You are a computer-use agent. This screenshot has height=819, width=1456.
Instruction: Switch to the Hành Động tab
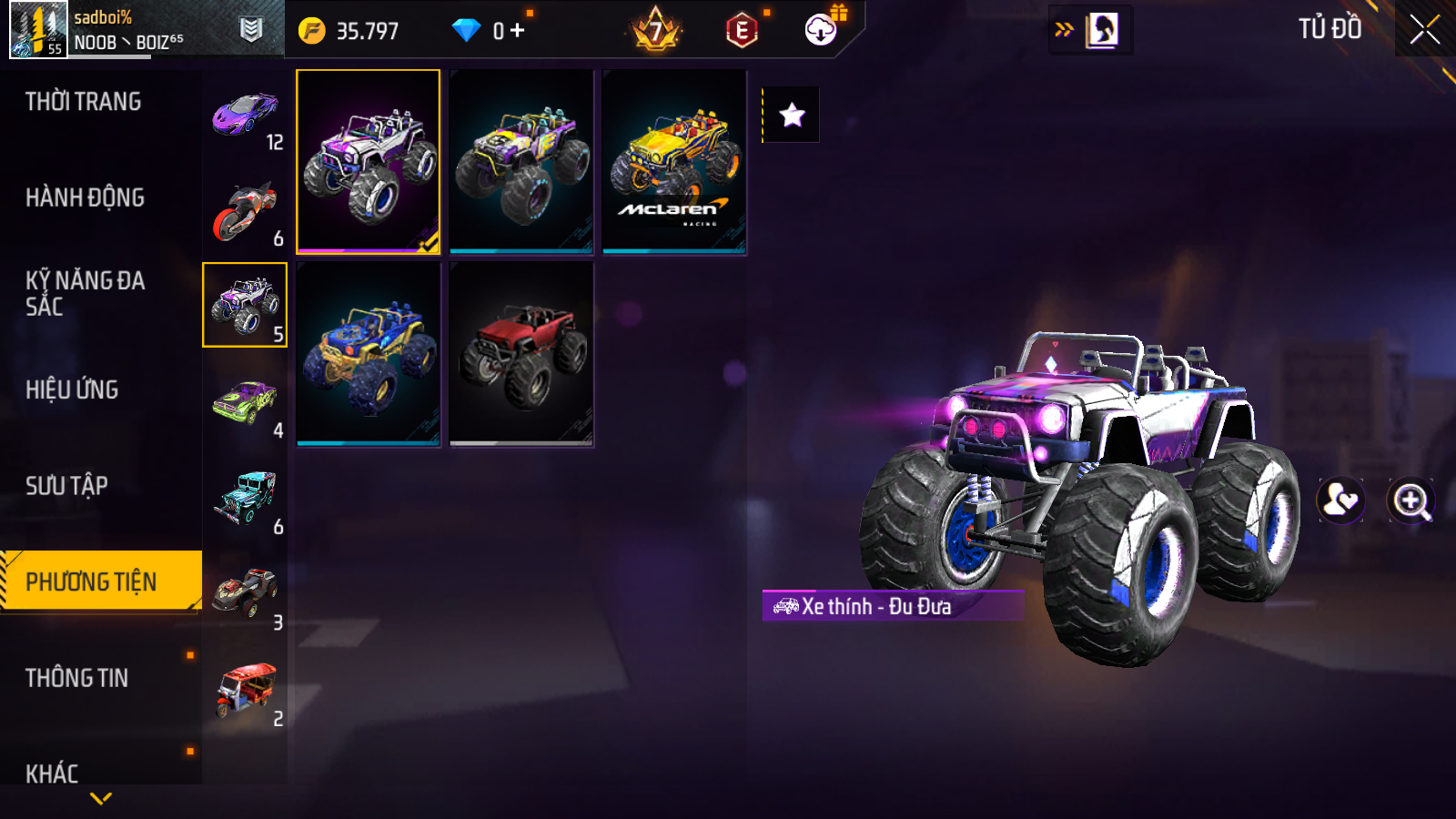tap(85, 197)
